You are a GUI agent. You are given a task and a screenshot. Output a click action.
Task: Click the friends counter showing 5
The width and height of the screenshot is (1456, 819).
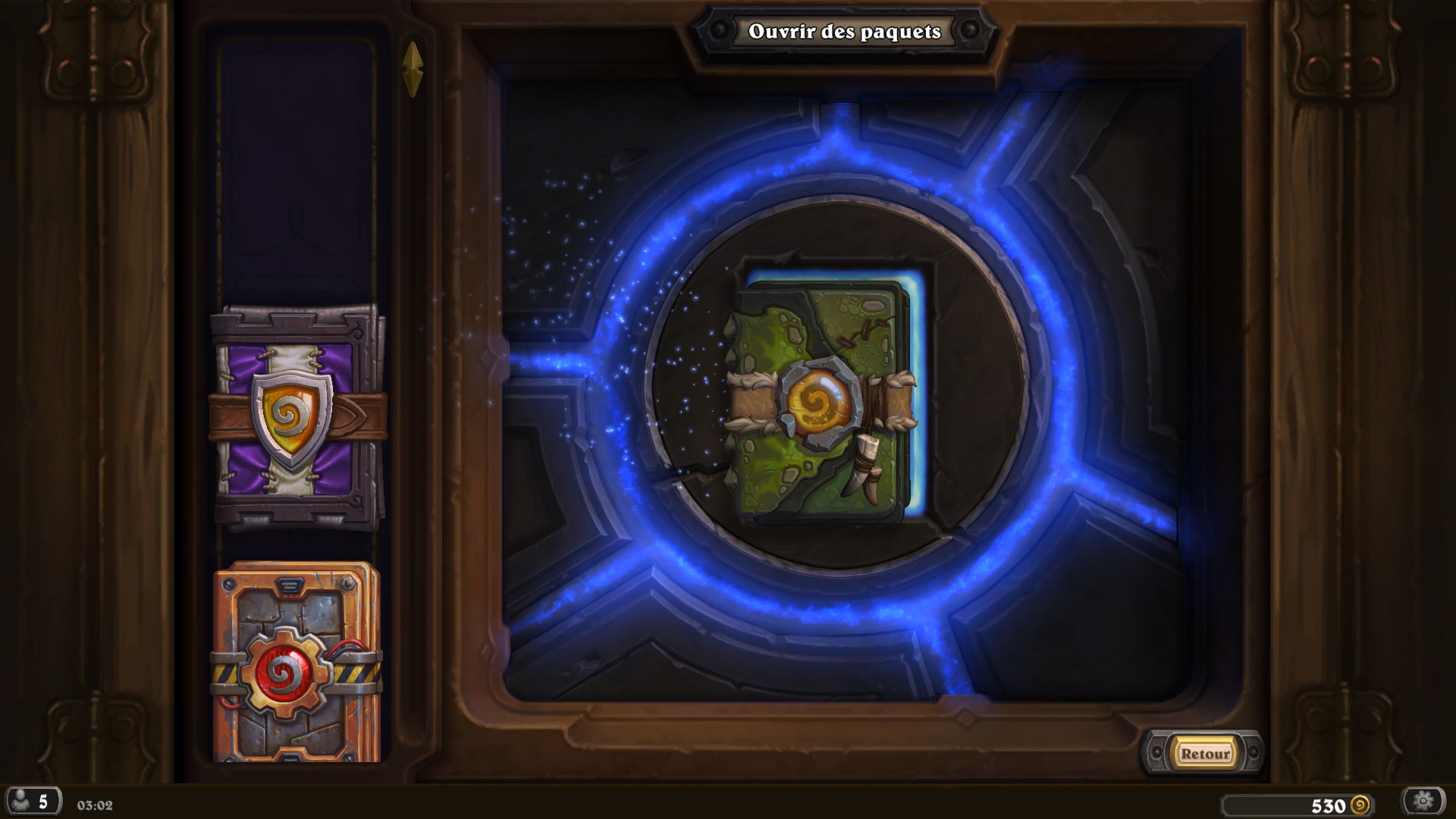coord(43,800)
